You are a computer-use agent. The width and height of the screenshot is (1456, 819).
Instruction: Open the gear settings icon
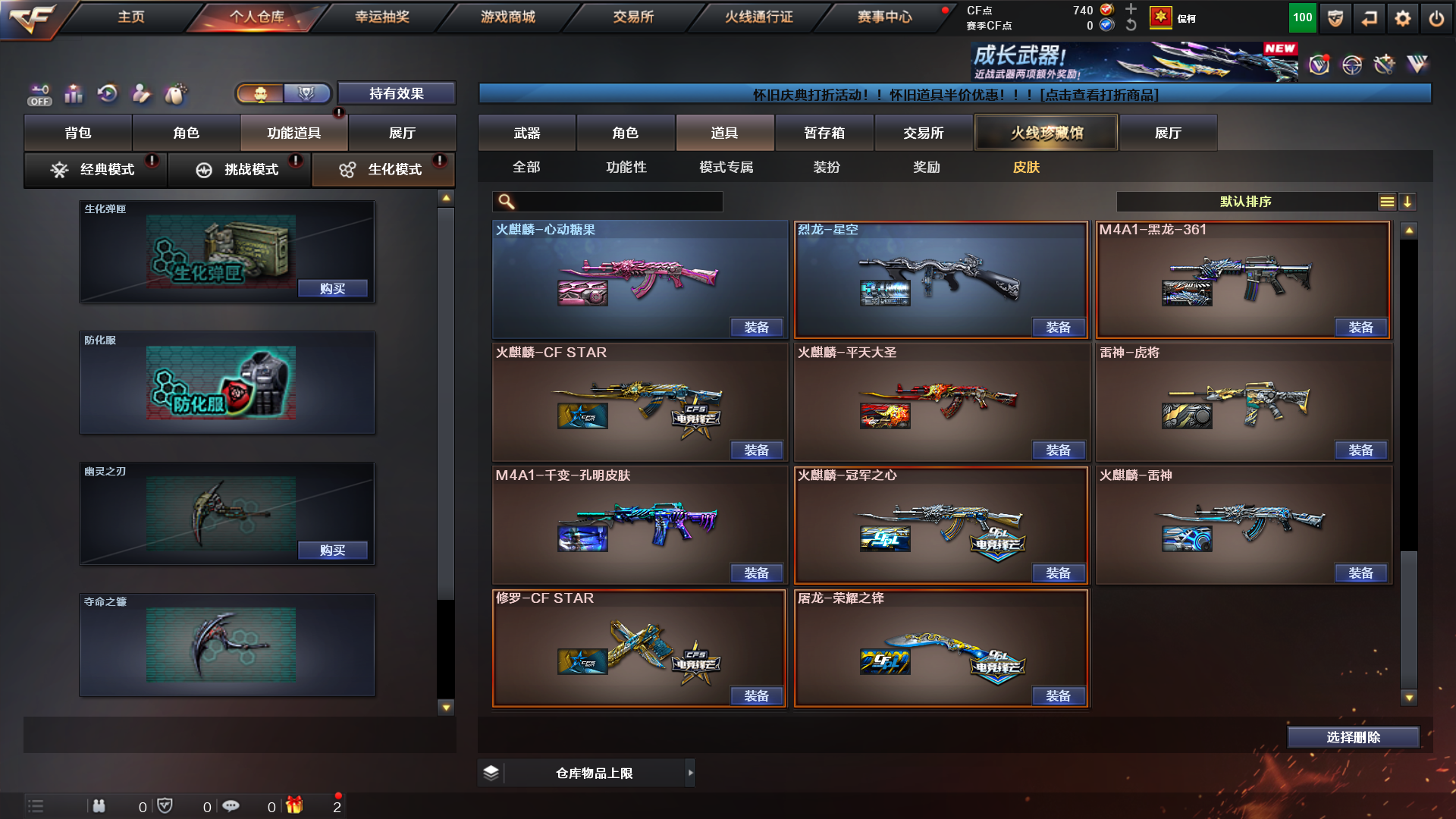(1402, 18)
